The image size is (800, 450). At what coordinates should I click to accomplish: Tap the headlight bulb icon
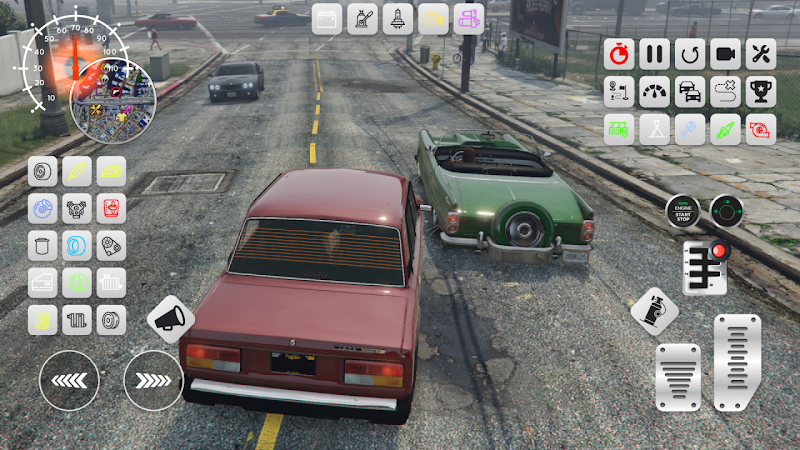pos(398,18)
